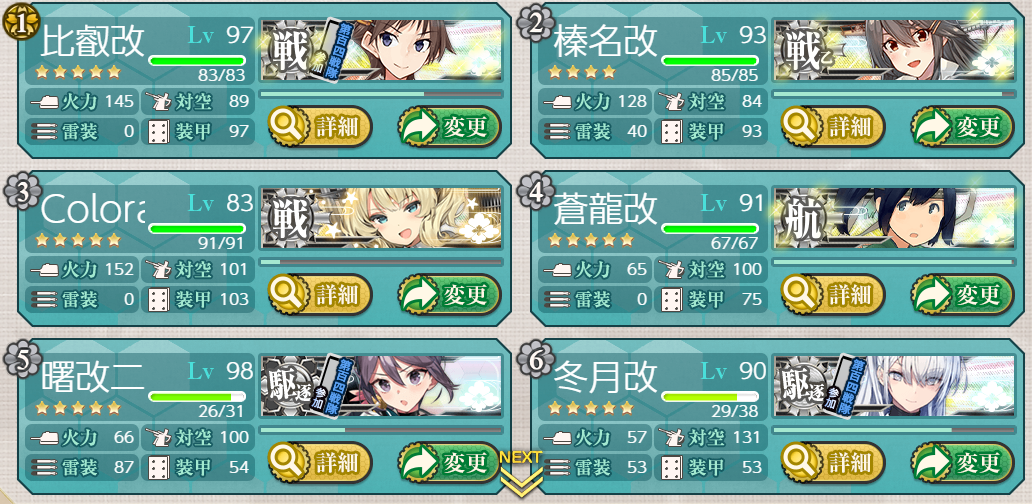Image resolution: width=1032 pixels, height=504 pixels.
Task: View details for 蒼龍改
Action: click(x=834, y=295)
